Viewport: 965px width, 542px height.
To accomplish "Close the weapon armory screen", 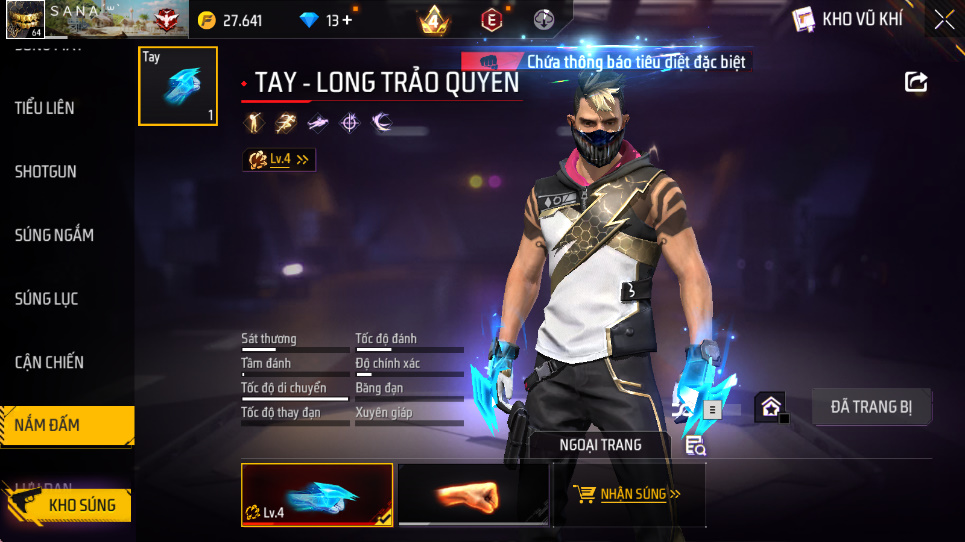I will (943, 19).
